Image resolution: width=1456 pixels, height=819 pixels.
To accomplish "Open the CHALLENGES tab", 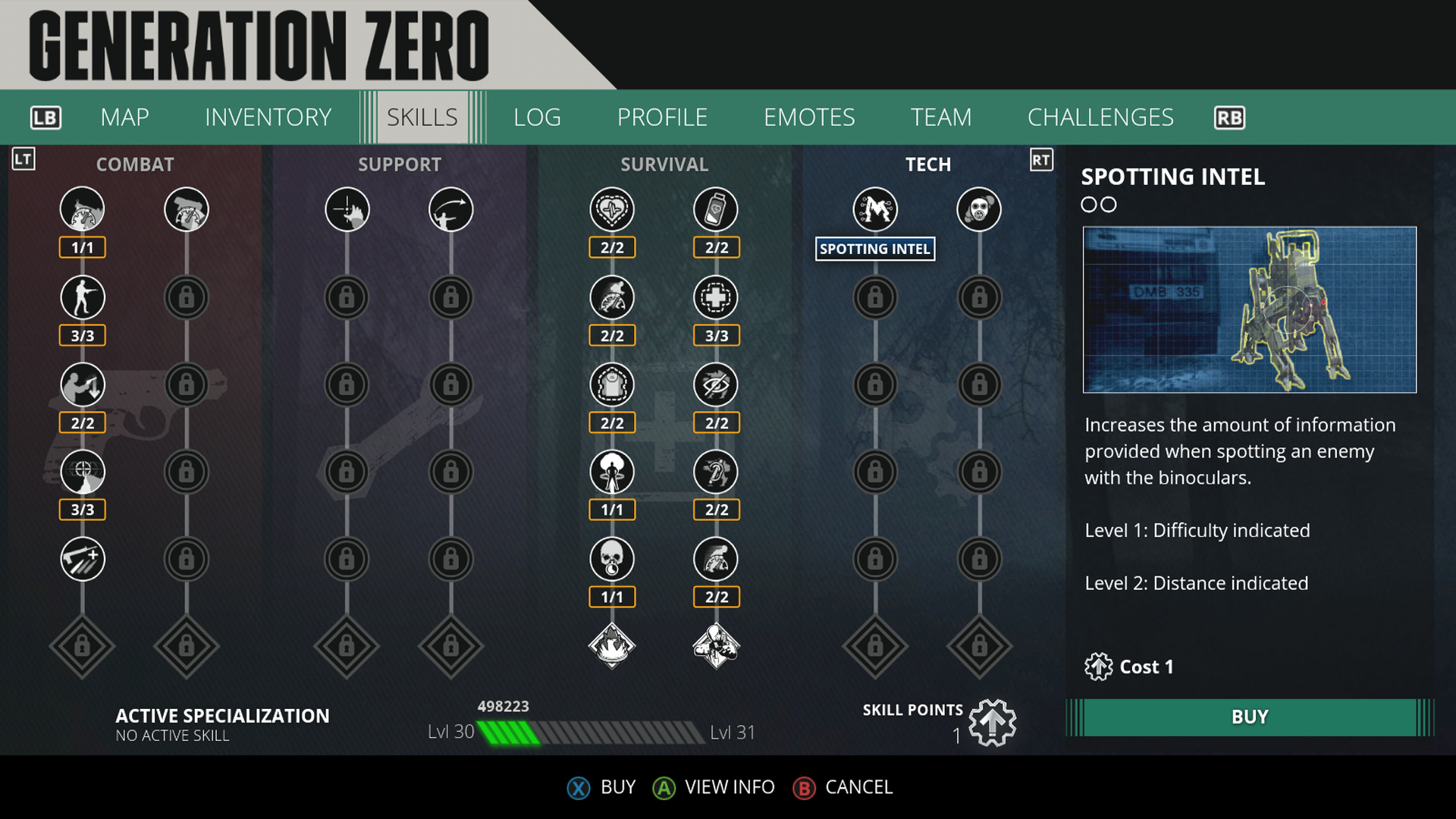I will pos(1100,117).
